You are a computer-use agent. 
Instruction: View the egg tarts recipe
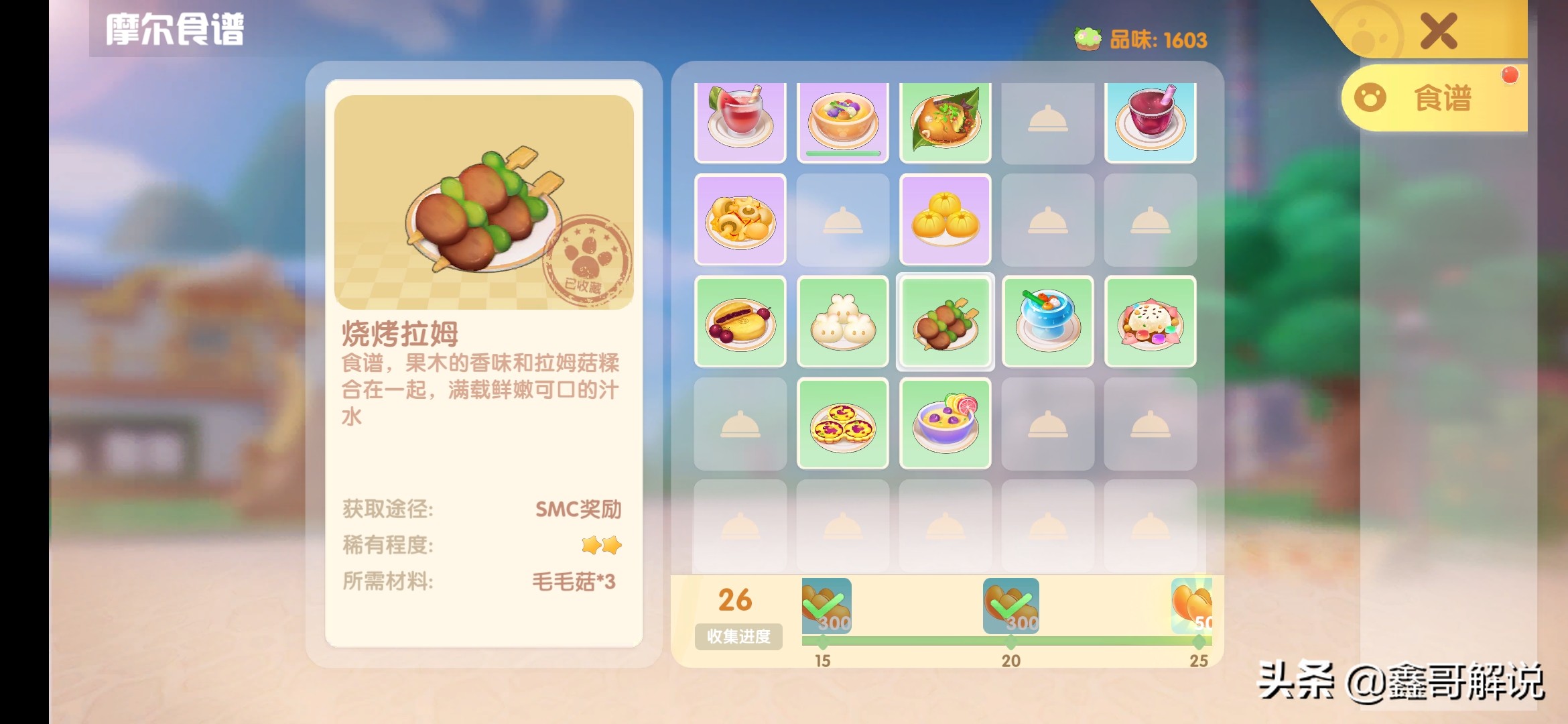point(843,422)
